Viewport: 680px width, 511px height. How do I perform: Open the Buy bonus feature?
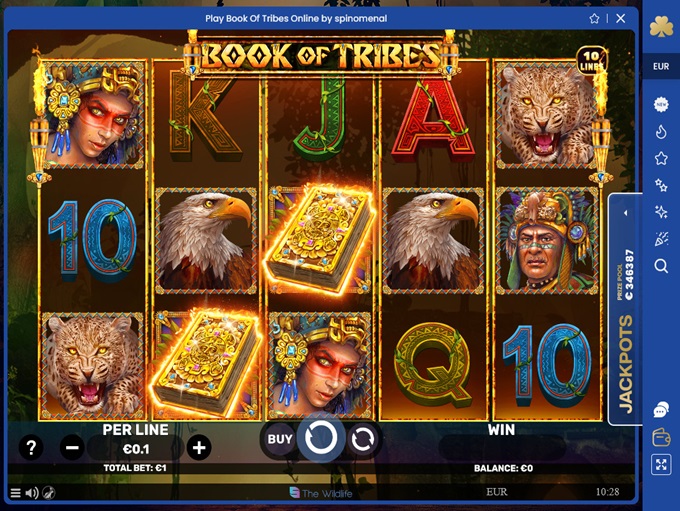tap(280, 438)
